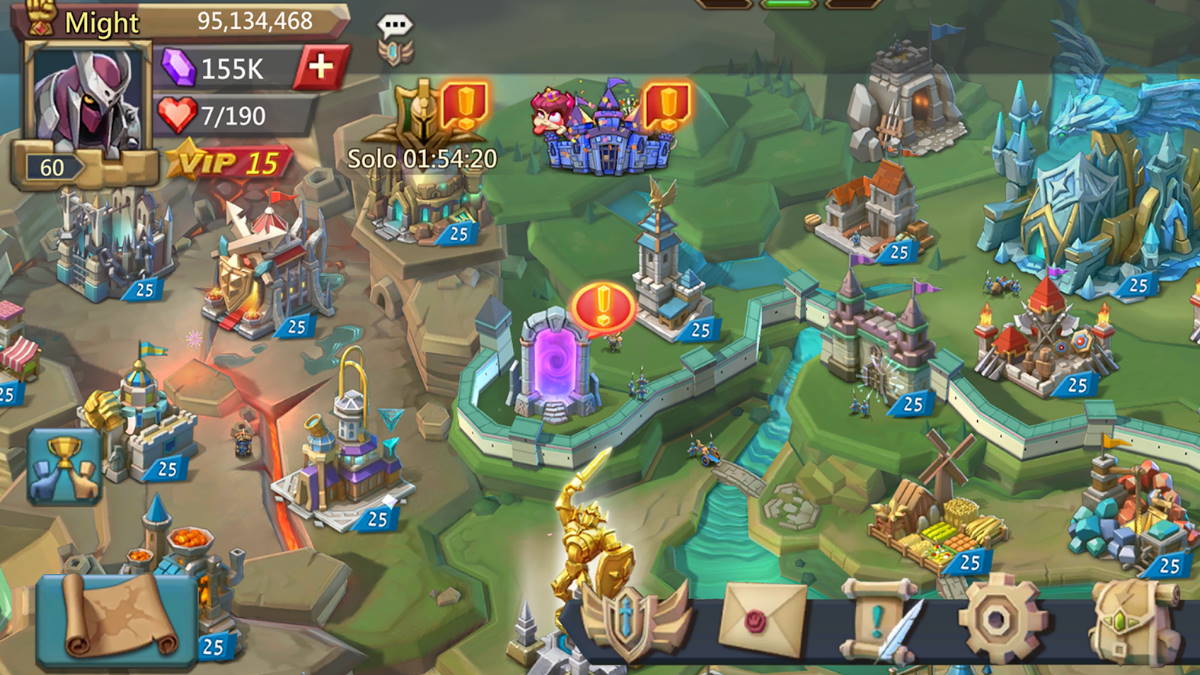Tap the red plus to buy gems
This screenshot has width=1200, height=675.
[x=320, y=67]
